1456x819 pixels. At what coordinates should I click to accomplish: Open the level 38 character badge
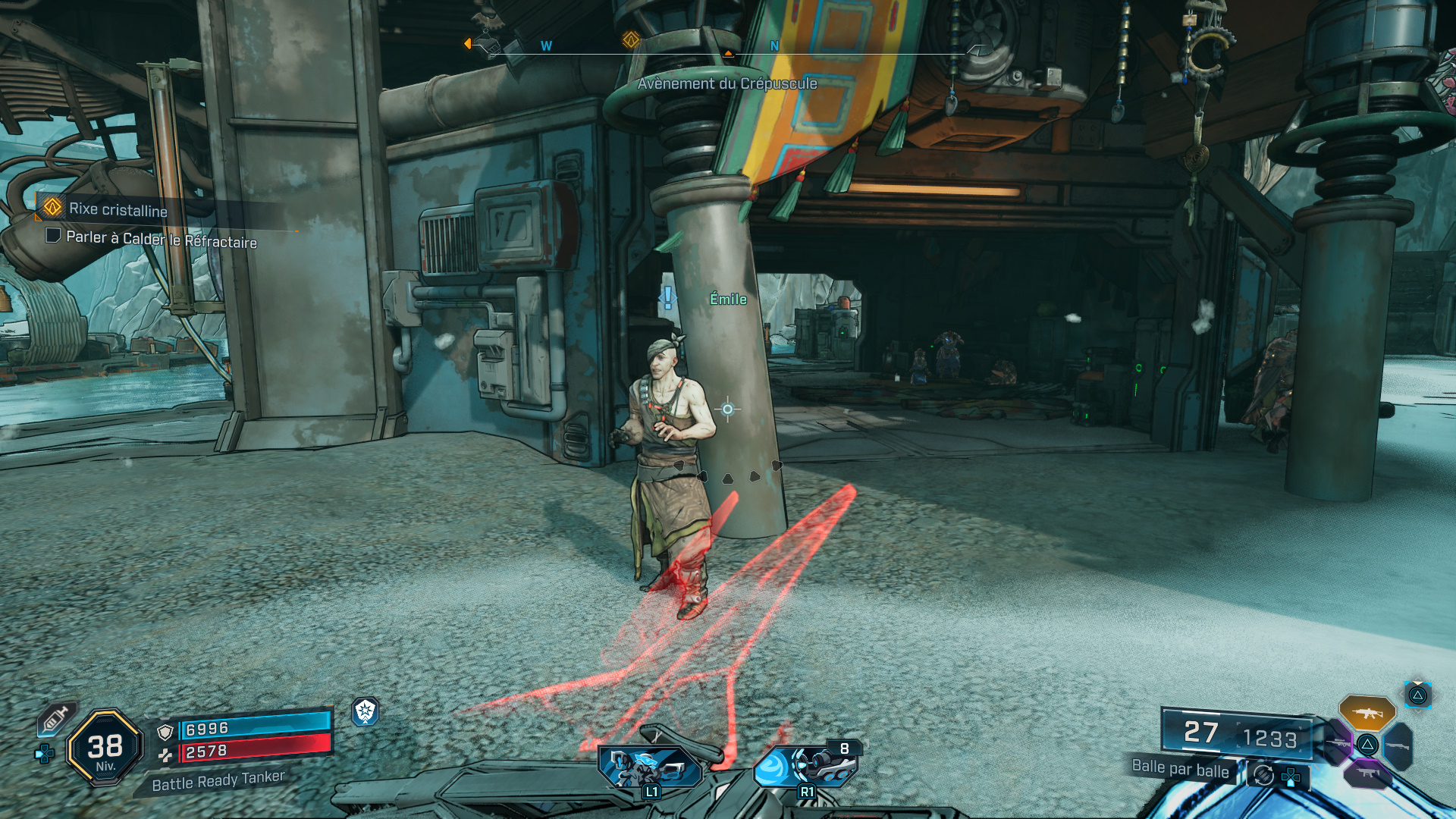point(105,748)
